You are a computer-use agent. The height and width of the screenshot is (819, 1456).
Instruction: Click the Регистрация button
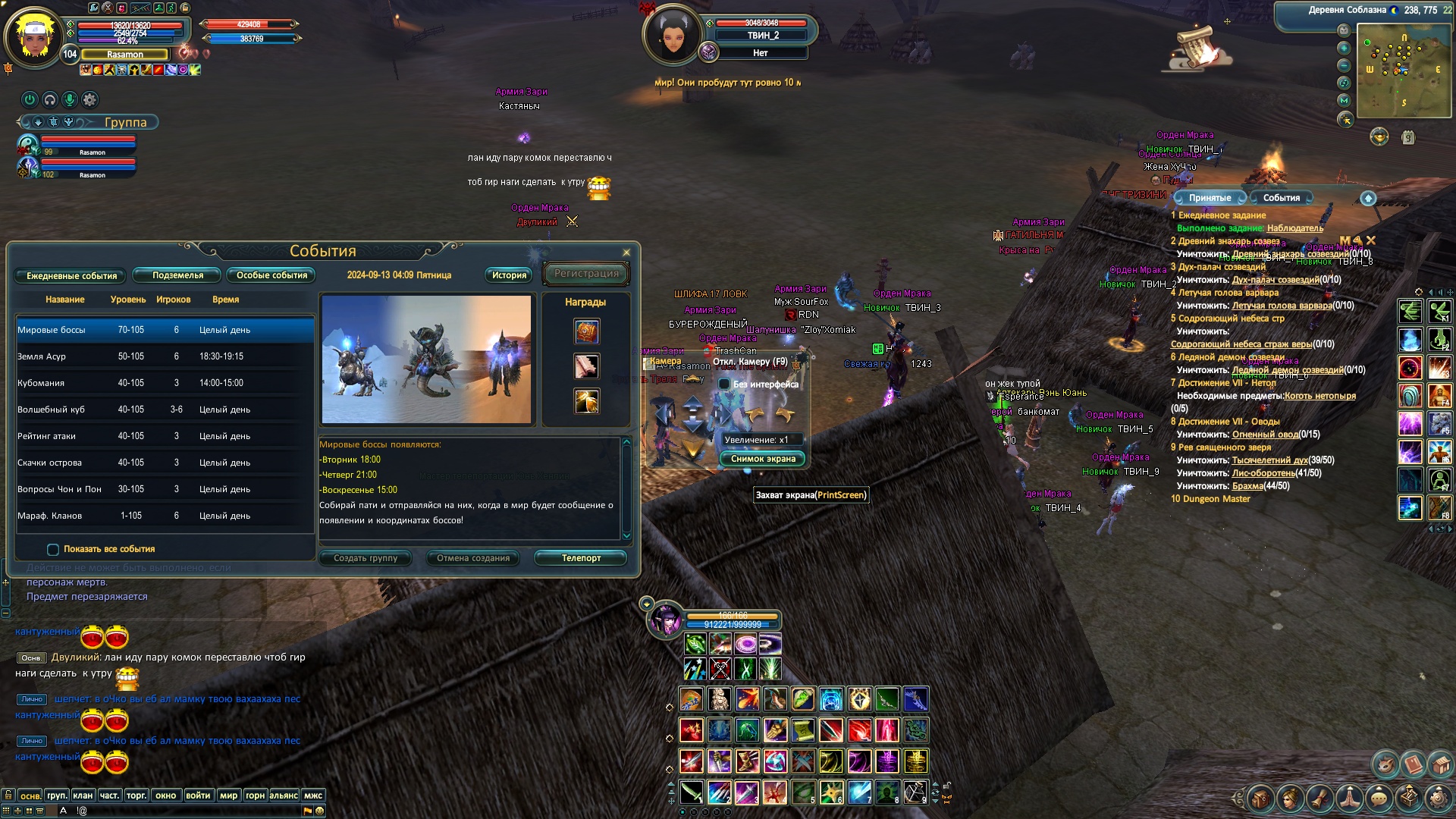pos(586,274)
